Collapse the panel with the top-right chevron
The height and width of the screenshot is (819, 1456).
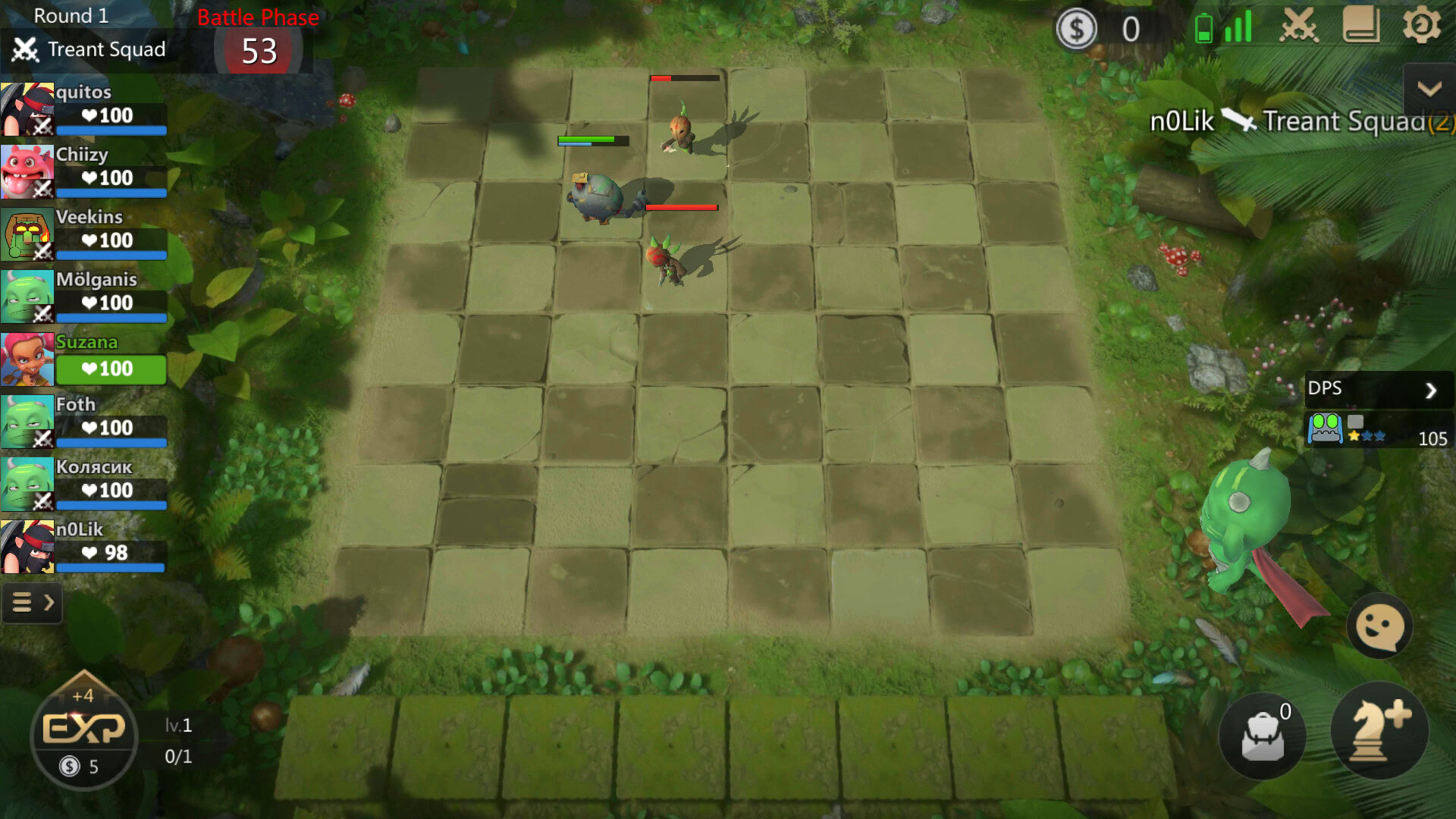point(1429,89)
